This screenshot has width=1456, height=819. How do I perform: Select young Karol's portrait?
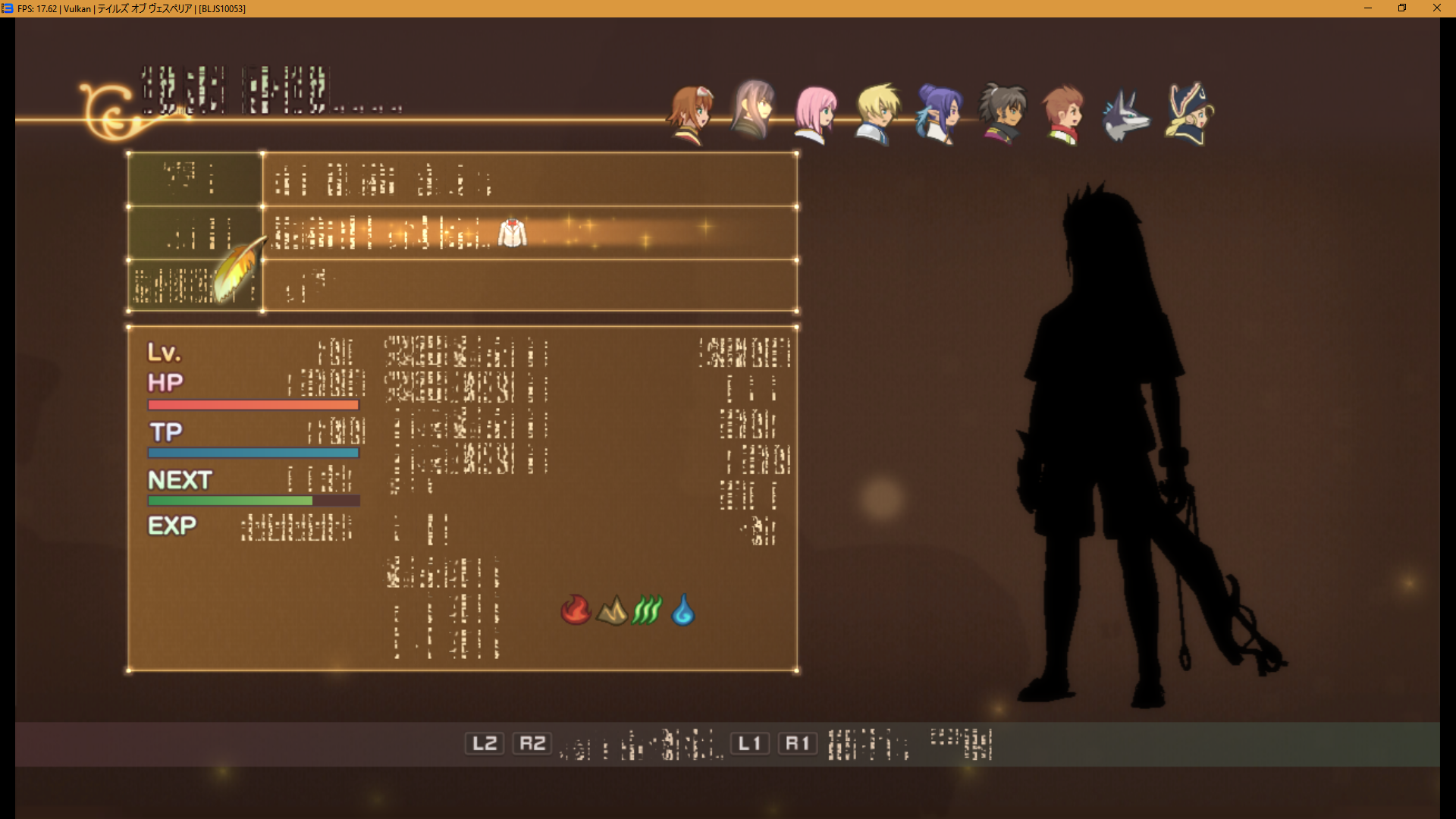[1063, 114]
